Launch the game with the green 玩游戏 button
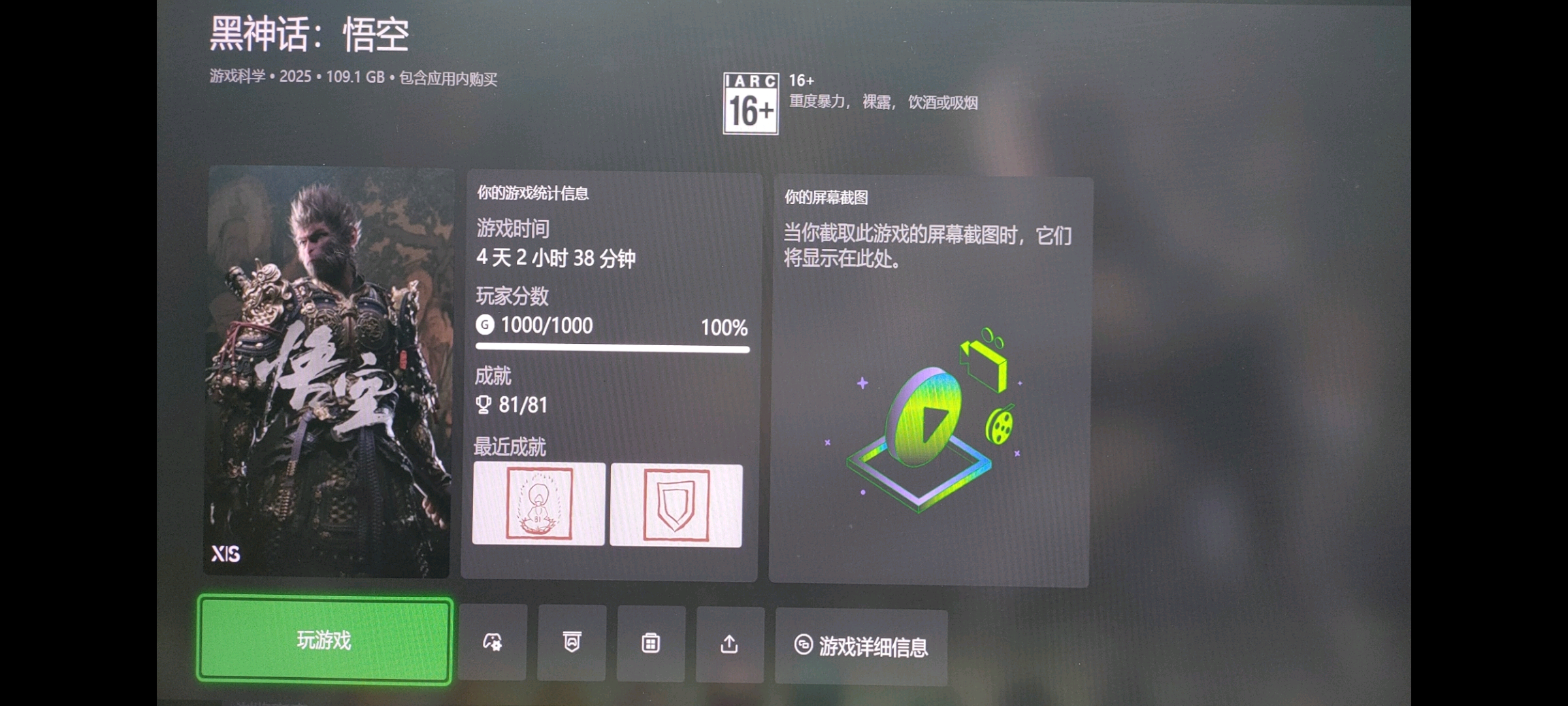 point(324,640)
